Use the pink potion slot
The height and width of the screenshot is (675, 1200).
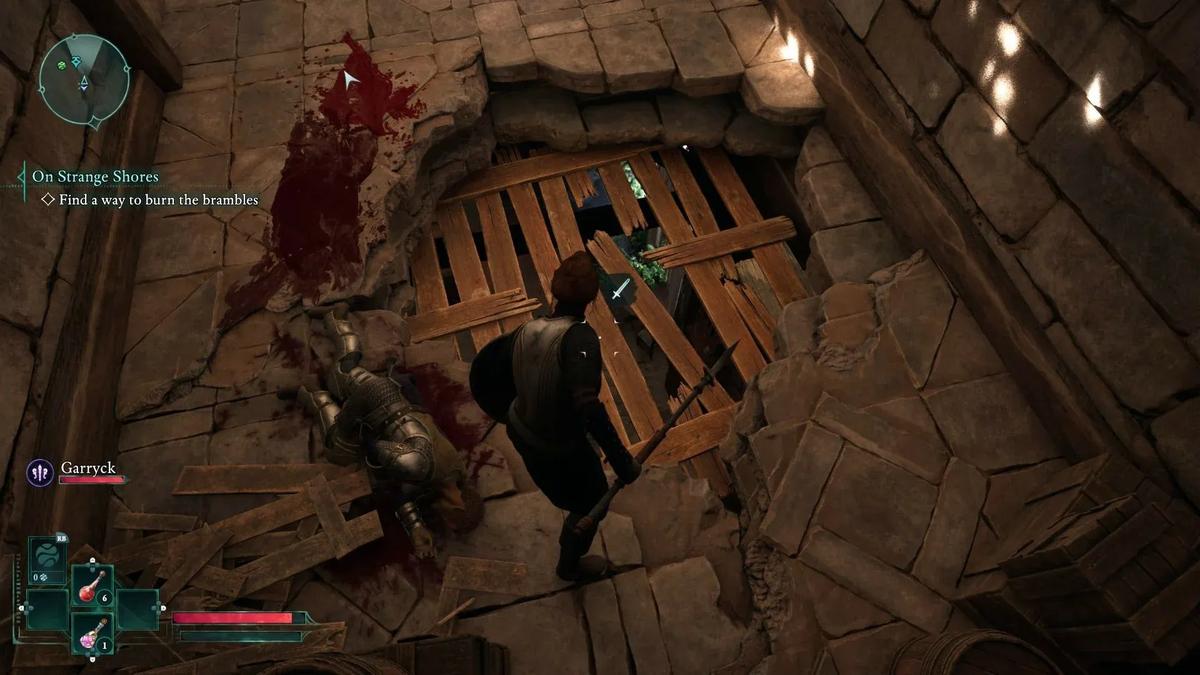tap(91, 632)
